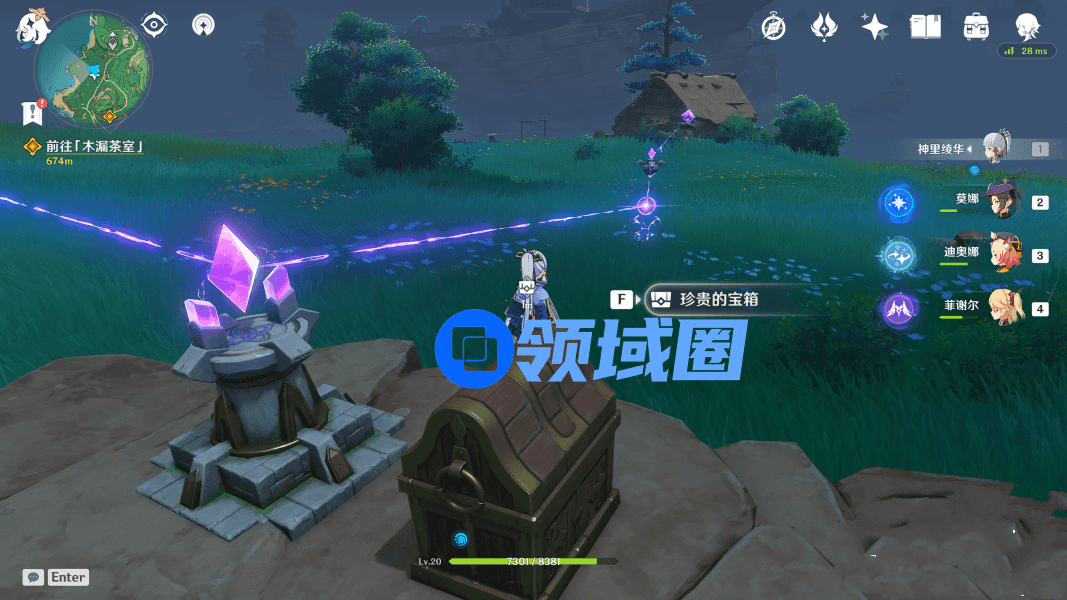Open the Wish four-pointed star icon

874,27
